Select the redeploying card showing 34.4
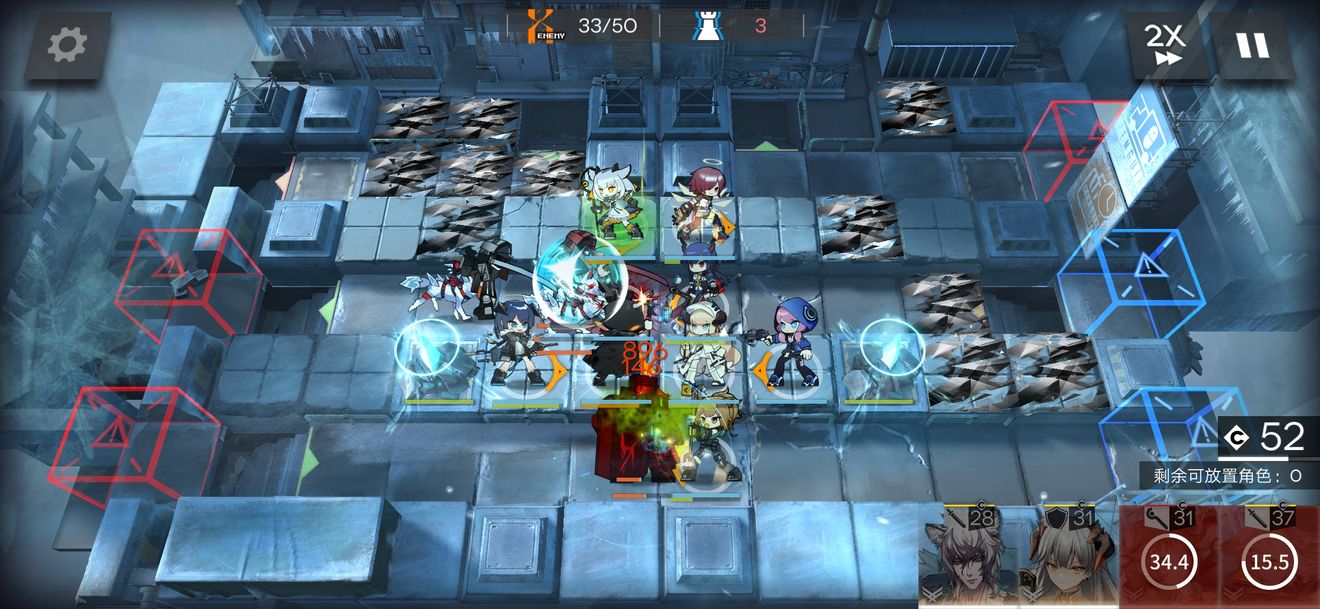1320x609 pixels. [1168, 558]
